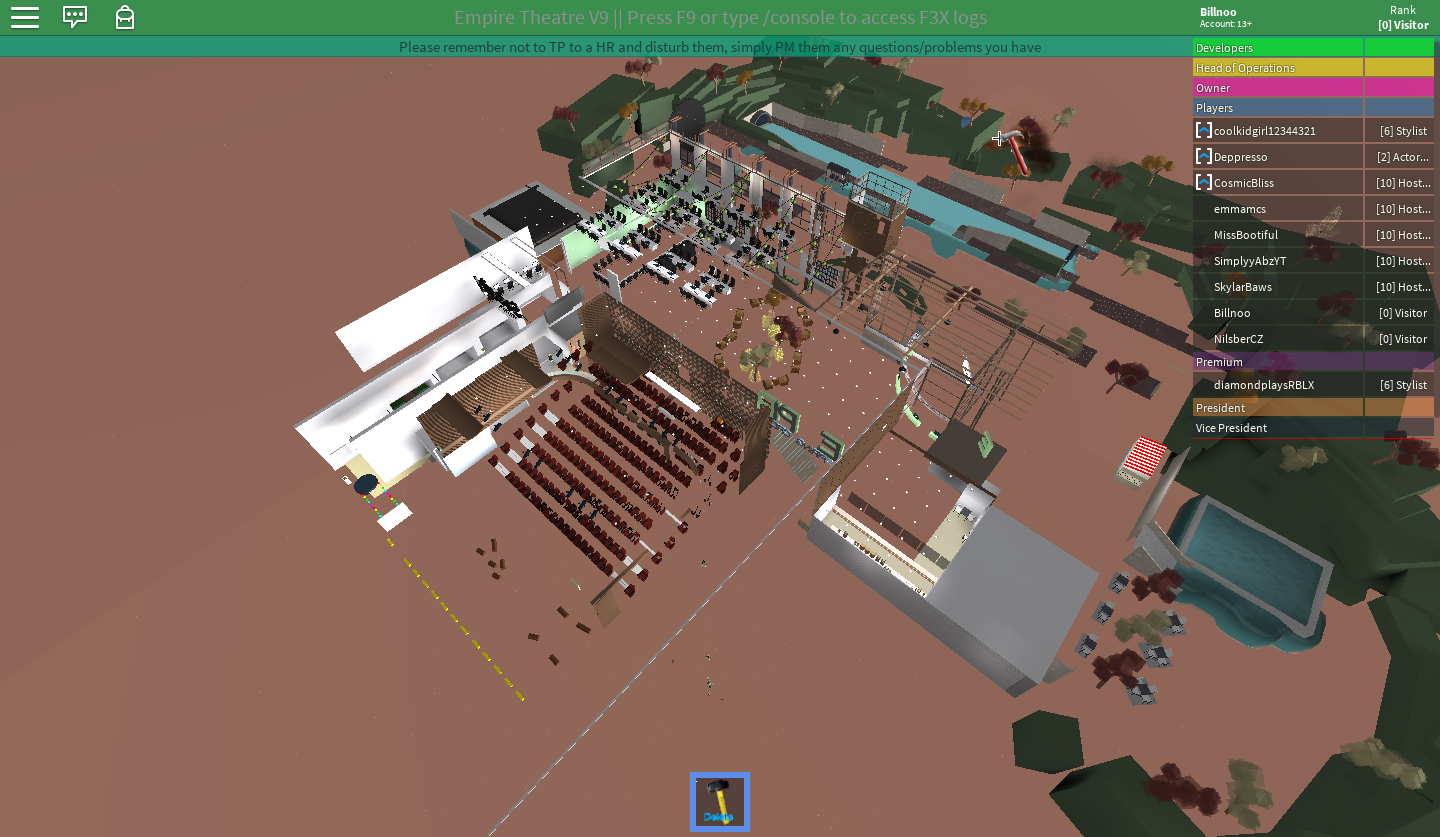Click NilsberCZ's name in the leaderboard

pyautogui.click(x=1239, y=339)
